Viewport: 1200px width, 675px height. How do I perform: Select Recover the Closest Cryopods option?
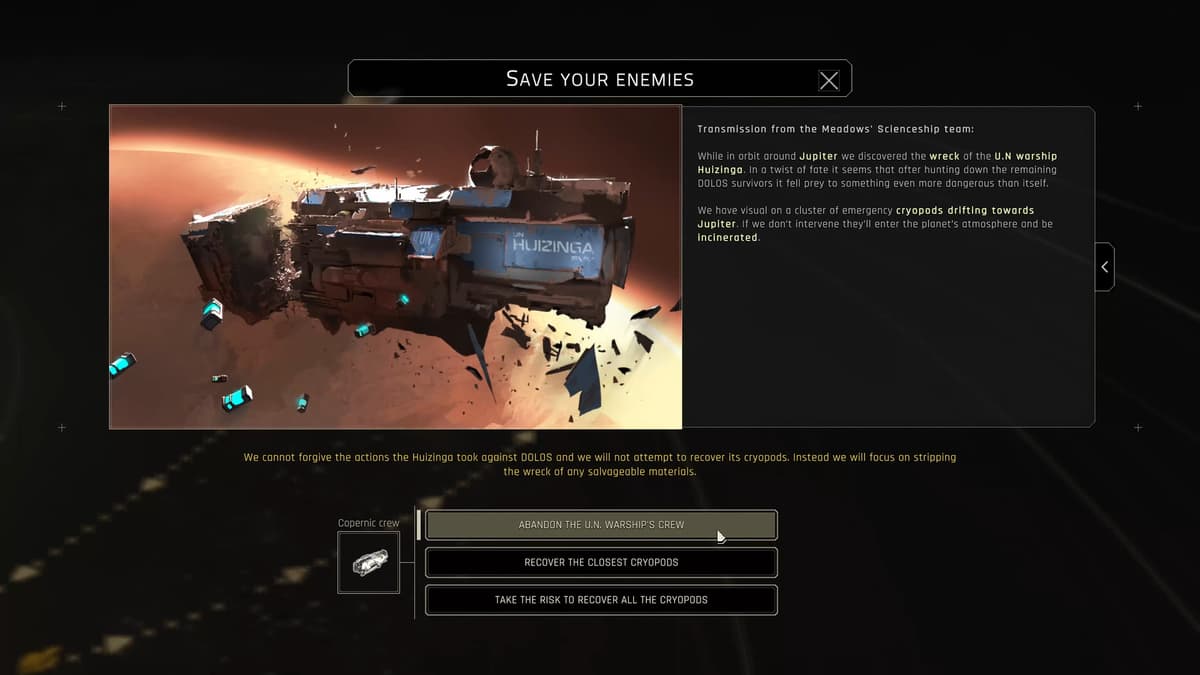(x=601, y=562)
